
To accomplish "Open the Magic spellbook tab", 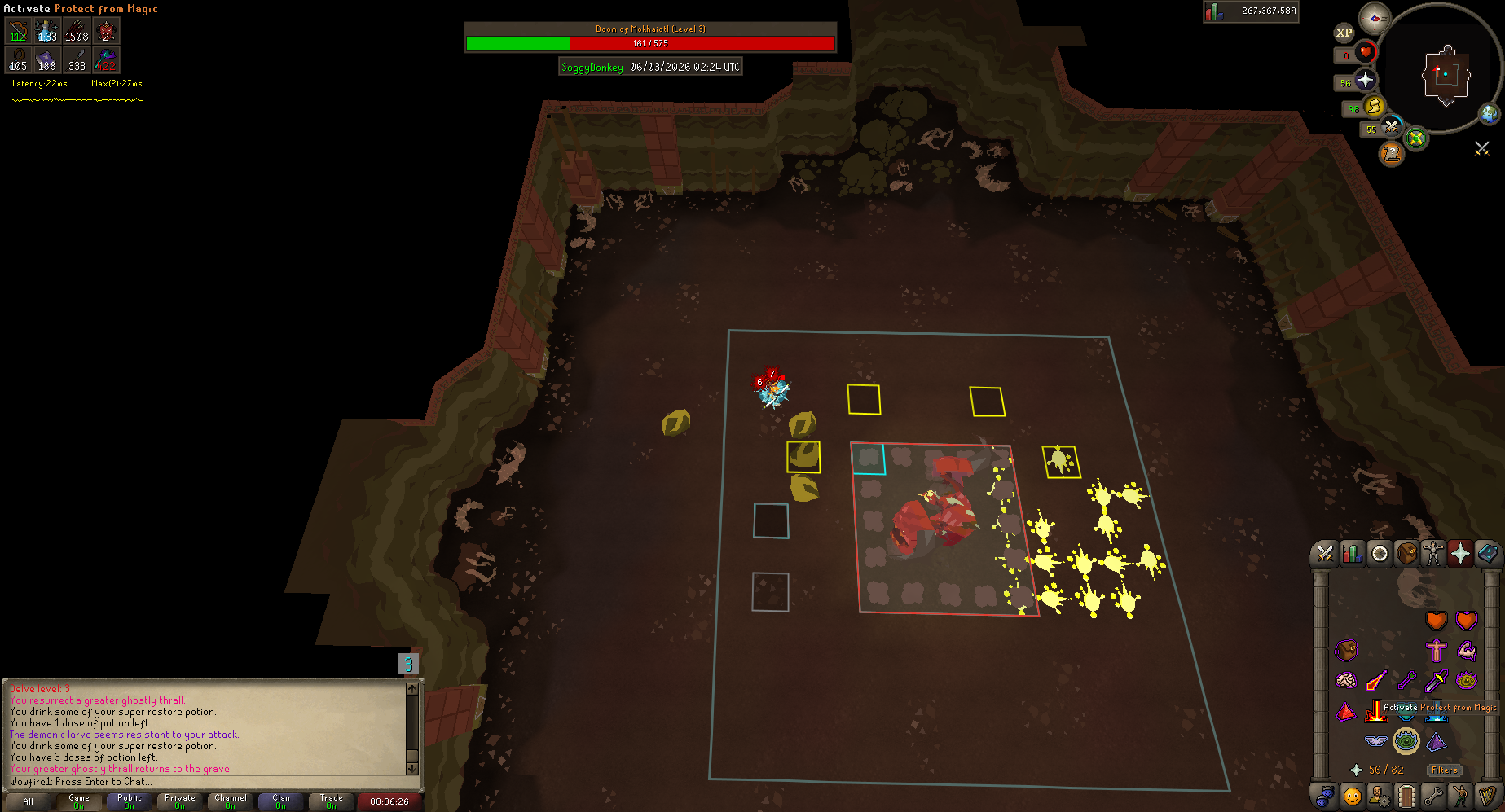I will (x=1487, y=554).
